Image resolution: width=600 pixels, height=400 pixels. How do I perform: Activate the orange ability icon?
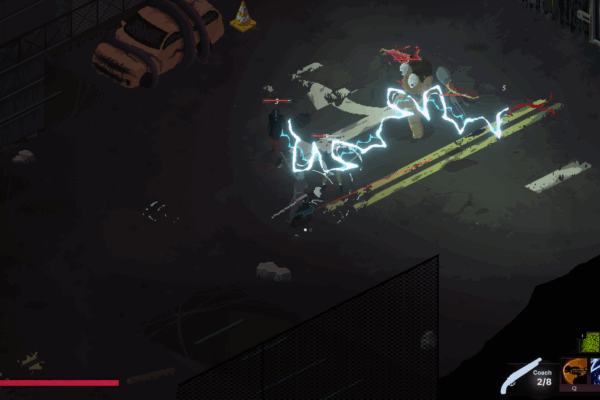coord(575,371)
